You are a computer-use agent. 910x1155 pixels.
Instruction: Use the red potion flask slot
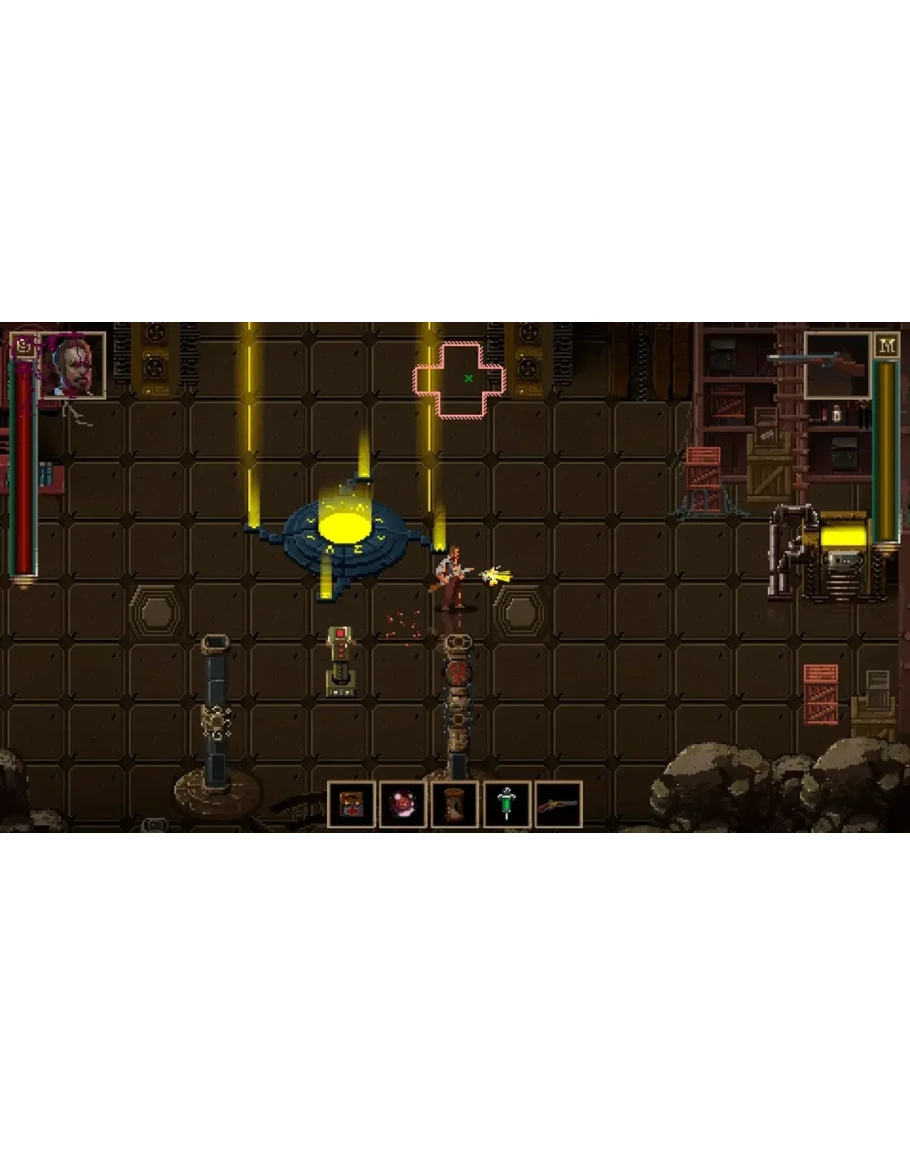coord(403,804)
